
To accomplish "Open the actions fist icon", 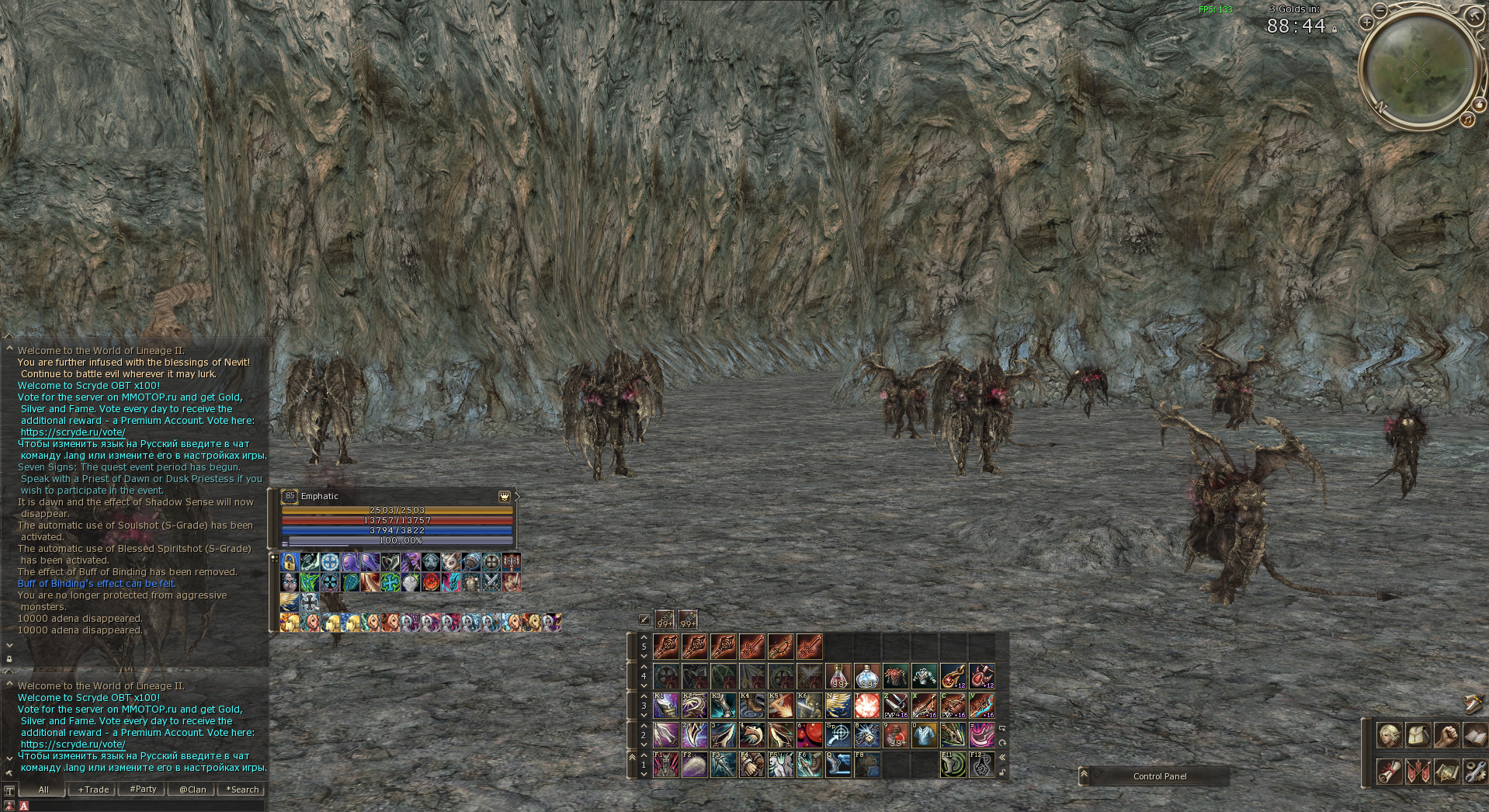I will coord(1446,734).
